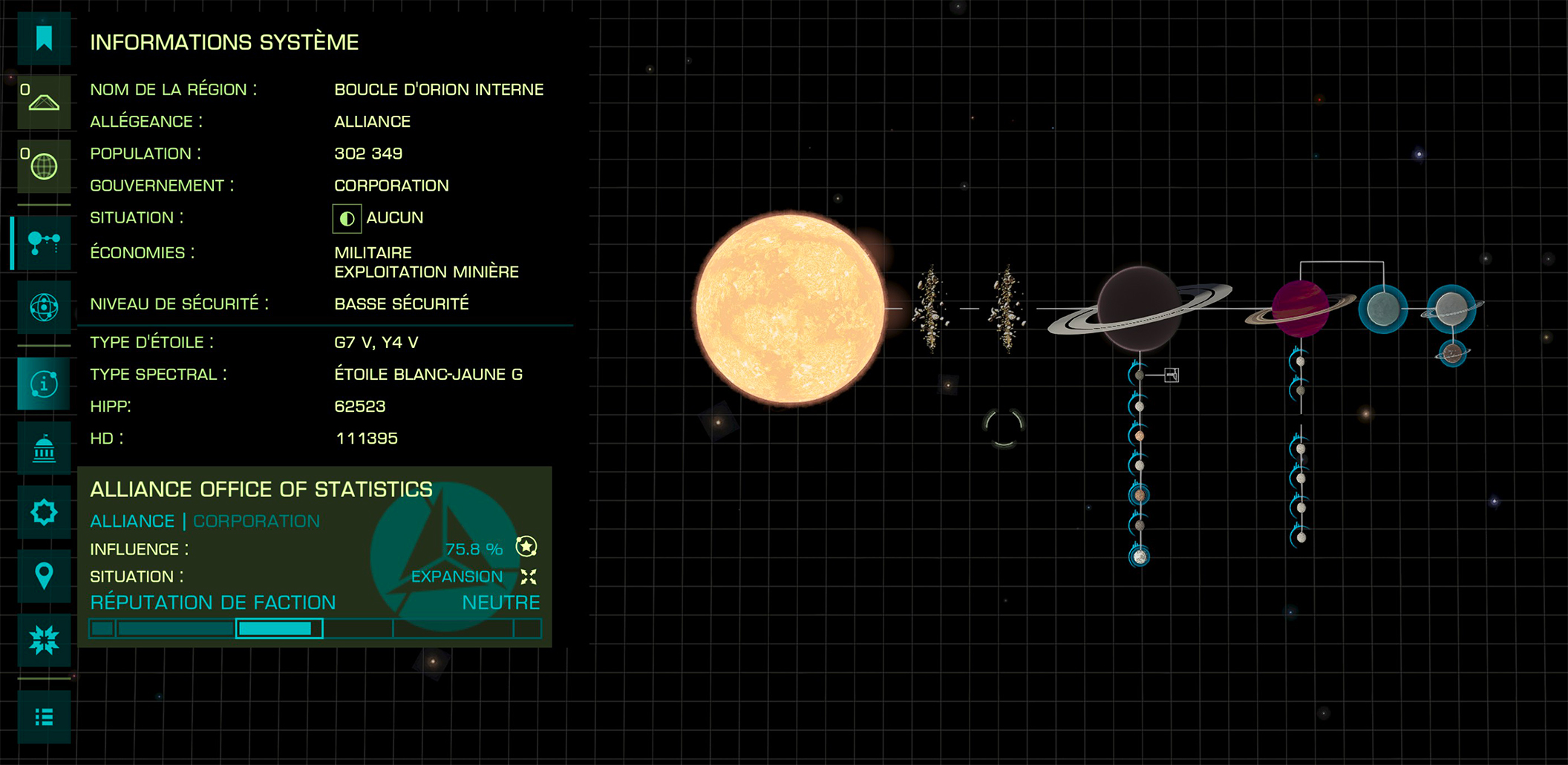This screenshot has width=1568, height=765.
Task: Select the station icon beside the first moon
Action: click(1172, 375)
